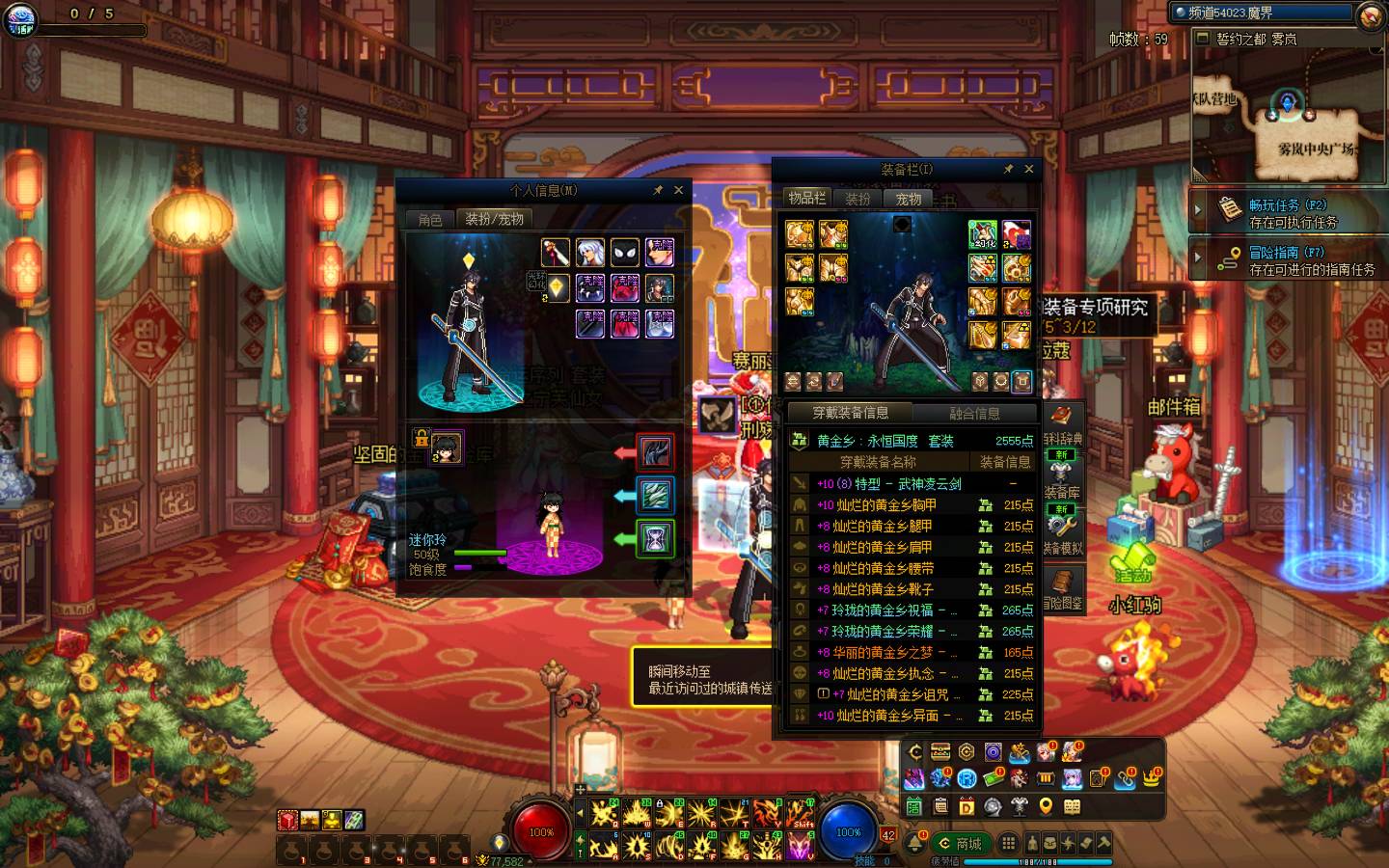Click the bell notification icon
Viewport: 1389px width, 868px height.
(913, 844)
